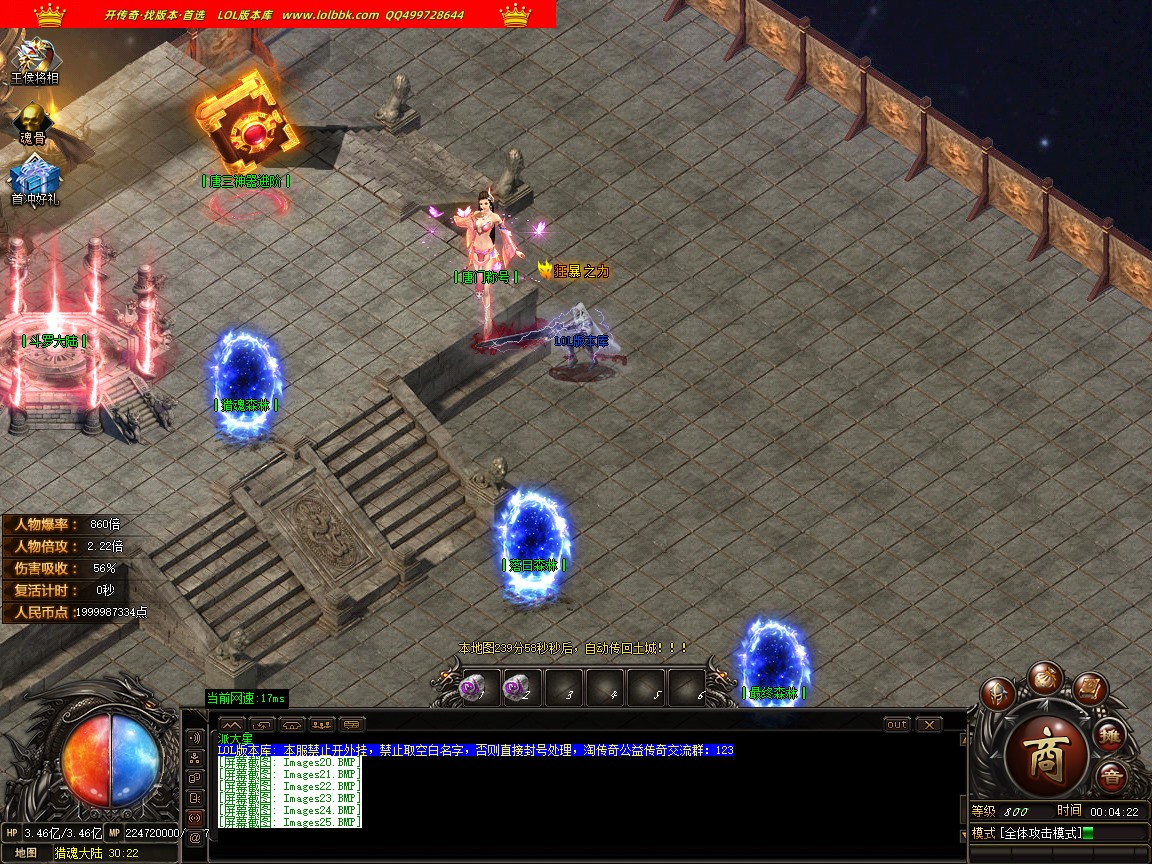
Task: Select the mountain-shaped chat toolbar button
Action: click(231, 724)
